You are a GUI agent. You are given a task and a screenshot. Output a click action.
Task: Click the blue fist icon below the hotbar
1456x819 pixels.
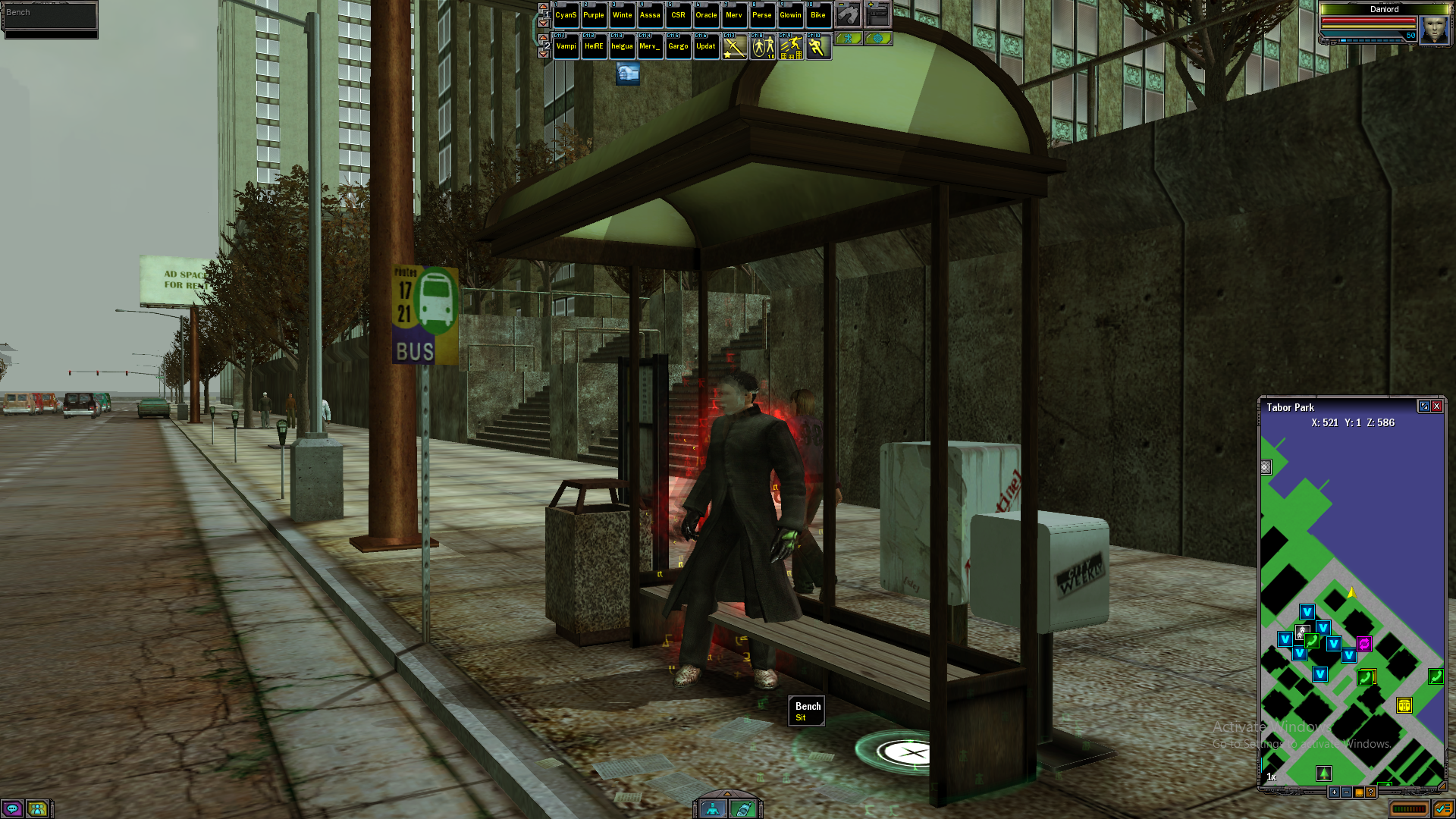[627, 74]
